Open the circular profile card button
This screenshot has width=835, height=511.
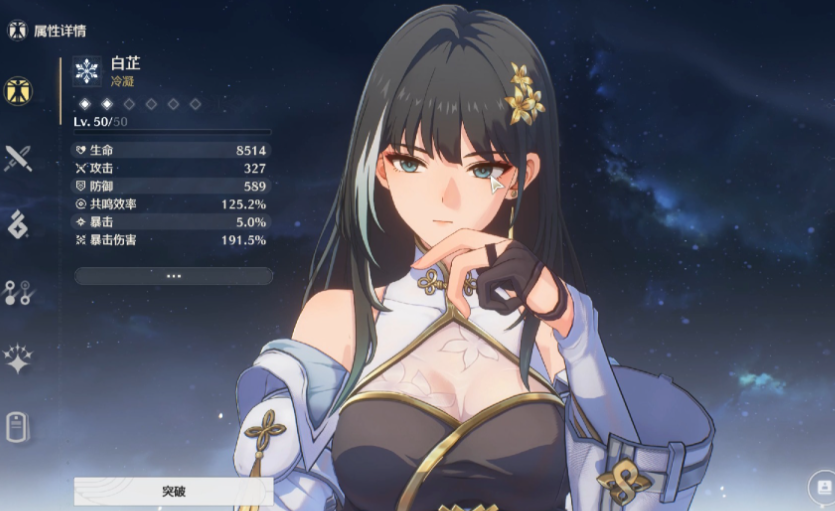(822, 487)
